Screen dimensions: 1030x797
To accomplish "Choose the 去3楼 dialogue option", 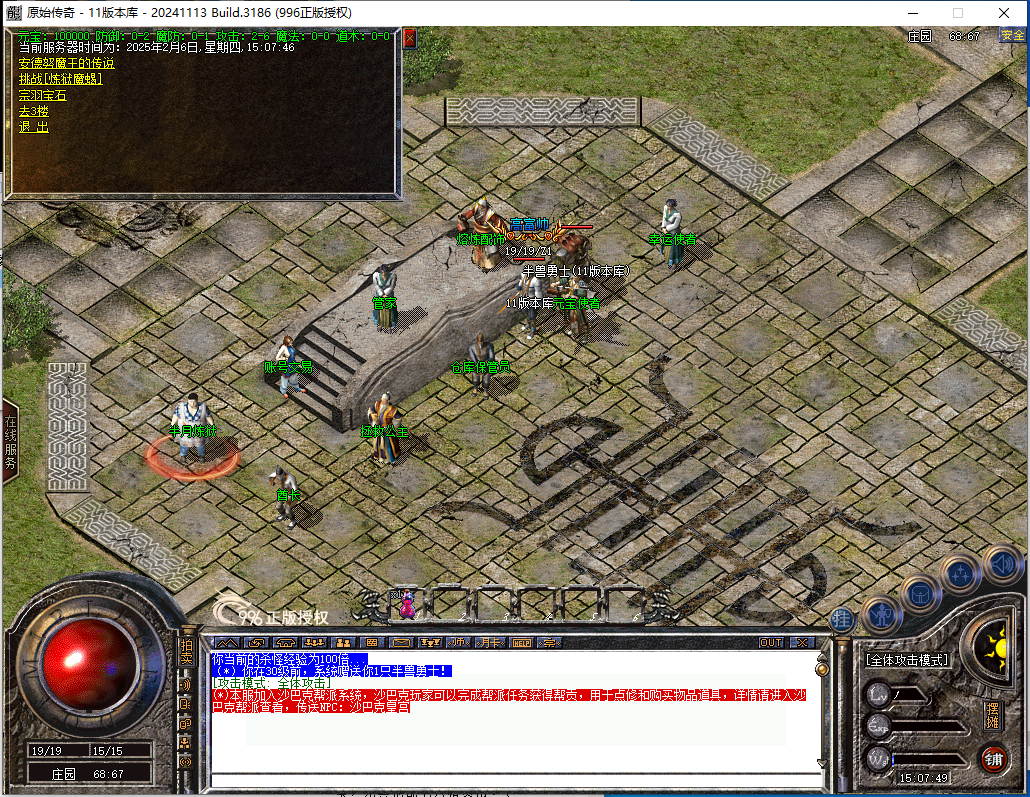I will click(x=33, y=111).
